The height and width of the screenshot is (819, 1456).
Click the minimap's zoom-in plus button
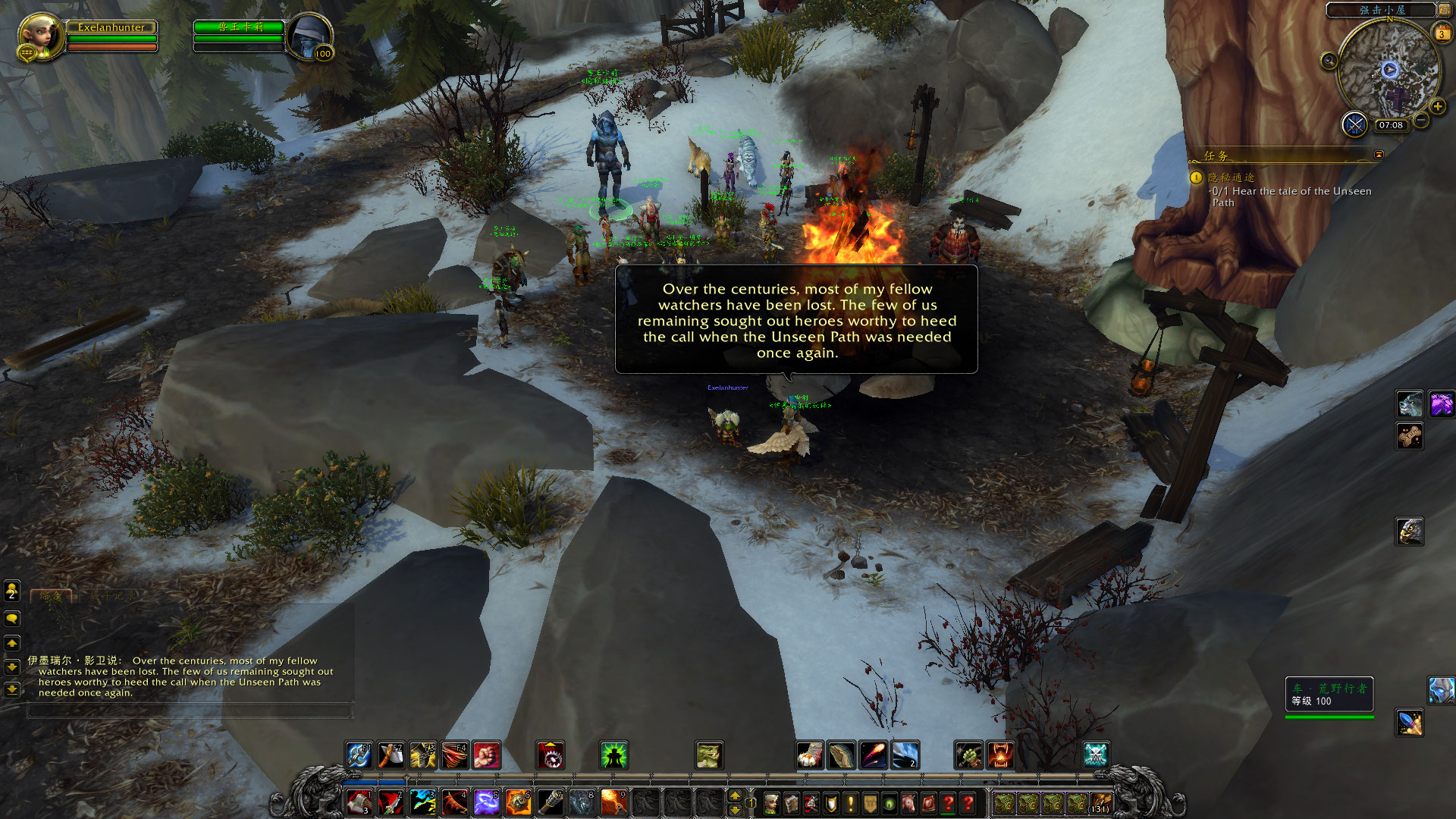click(x=1437, y=107)
